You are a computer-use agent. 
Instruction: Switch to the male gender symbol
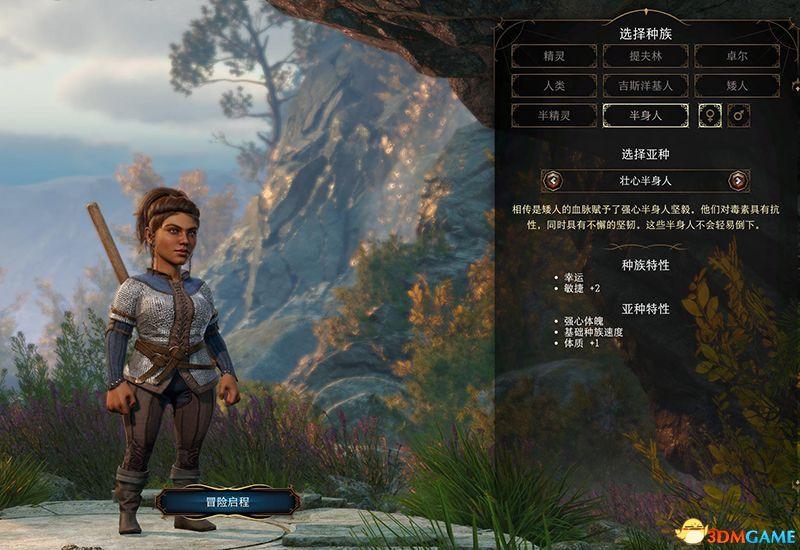[739, 116]
